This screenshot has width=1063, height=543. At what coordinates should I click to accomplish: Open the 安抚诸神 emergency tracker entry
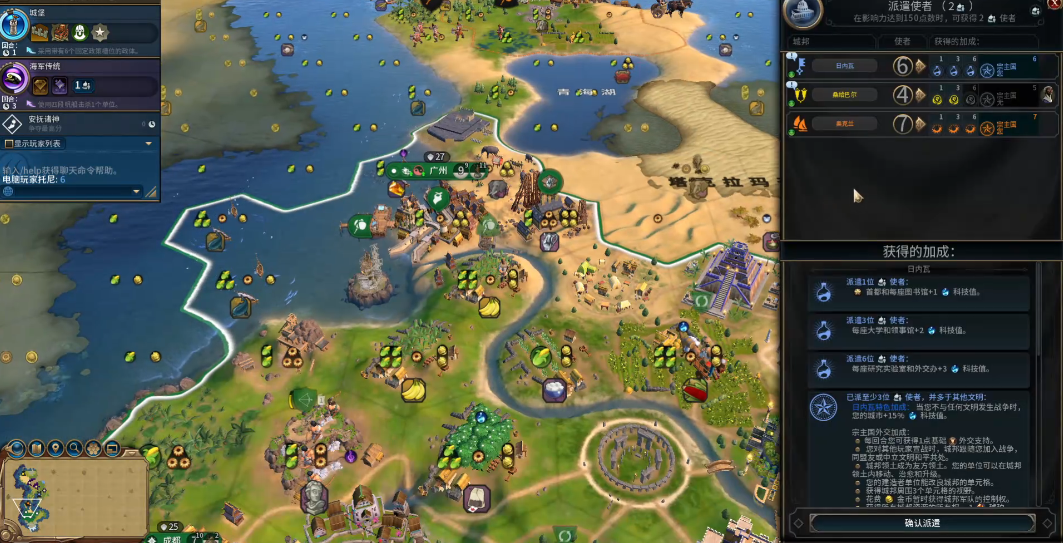click(x=80, y=123)
